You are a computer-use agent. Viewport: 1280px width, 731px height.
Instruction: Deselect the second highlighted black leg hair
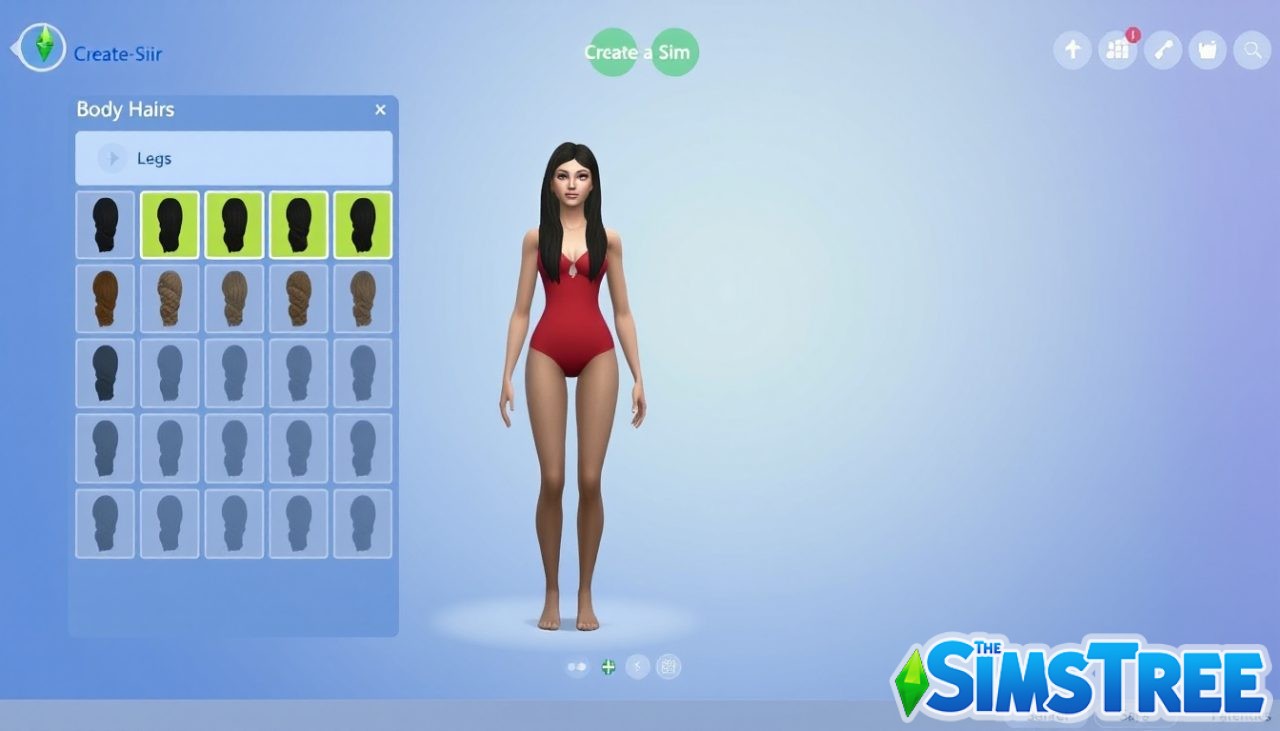click(x=234, y=224)
